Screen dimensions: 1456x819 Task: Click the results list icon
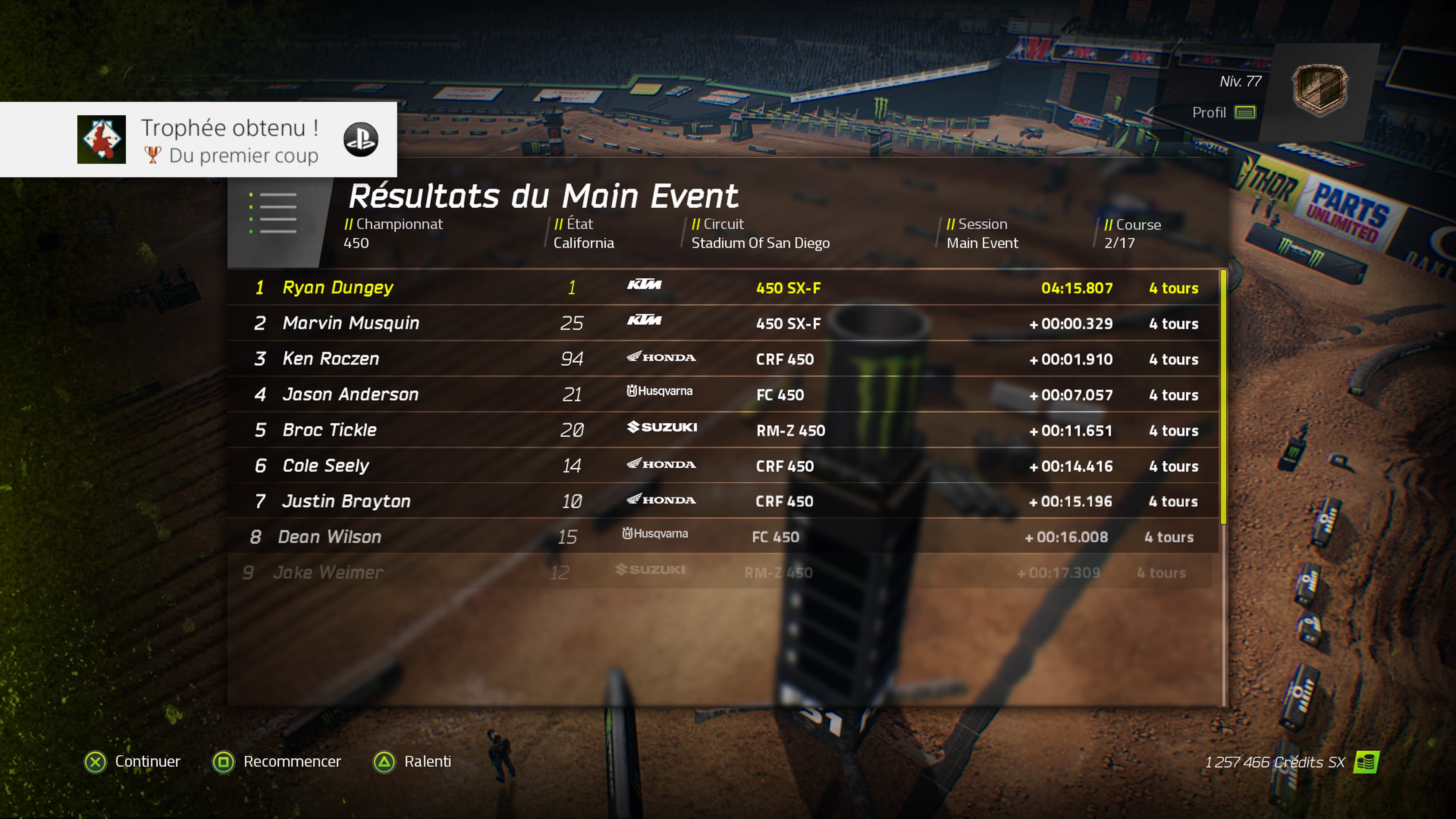pyautogui.click(x=273, y=213)
